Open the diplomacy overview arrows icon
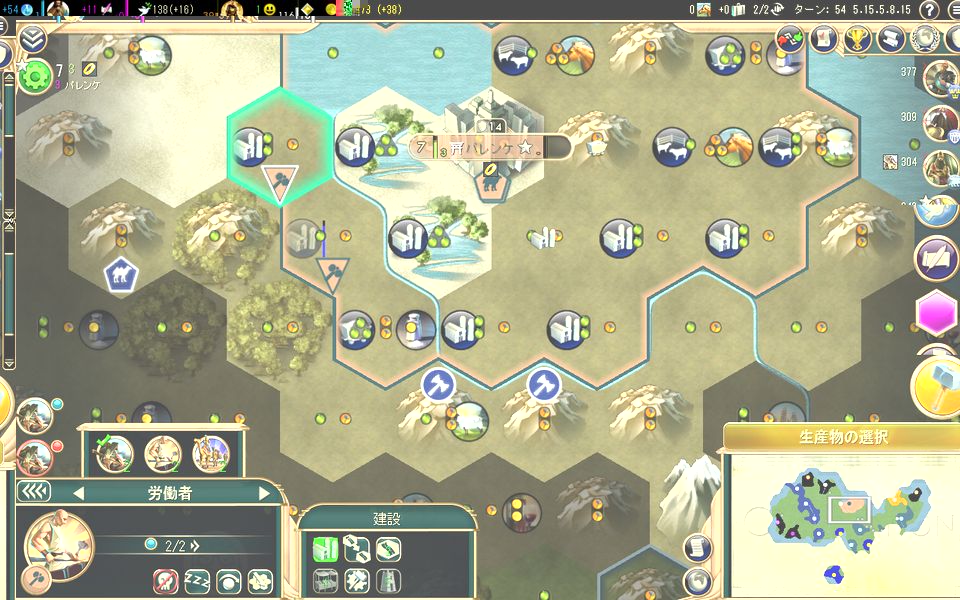The image size is (960, 600). tap(790, 39)
